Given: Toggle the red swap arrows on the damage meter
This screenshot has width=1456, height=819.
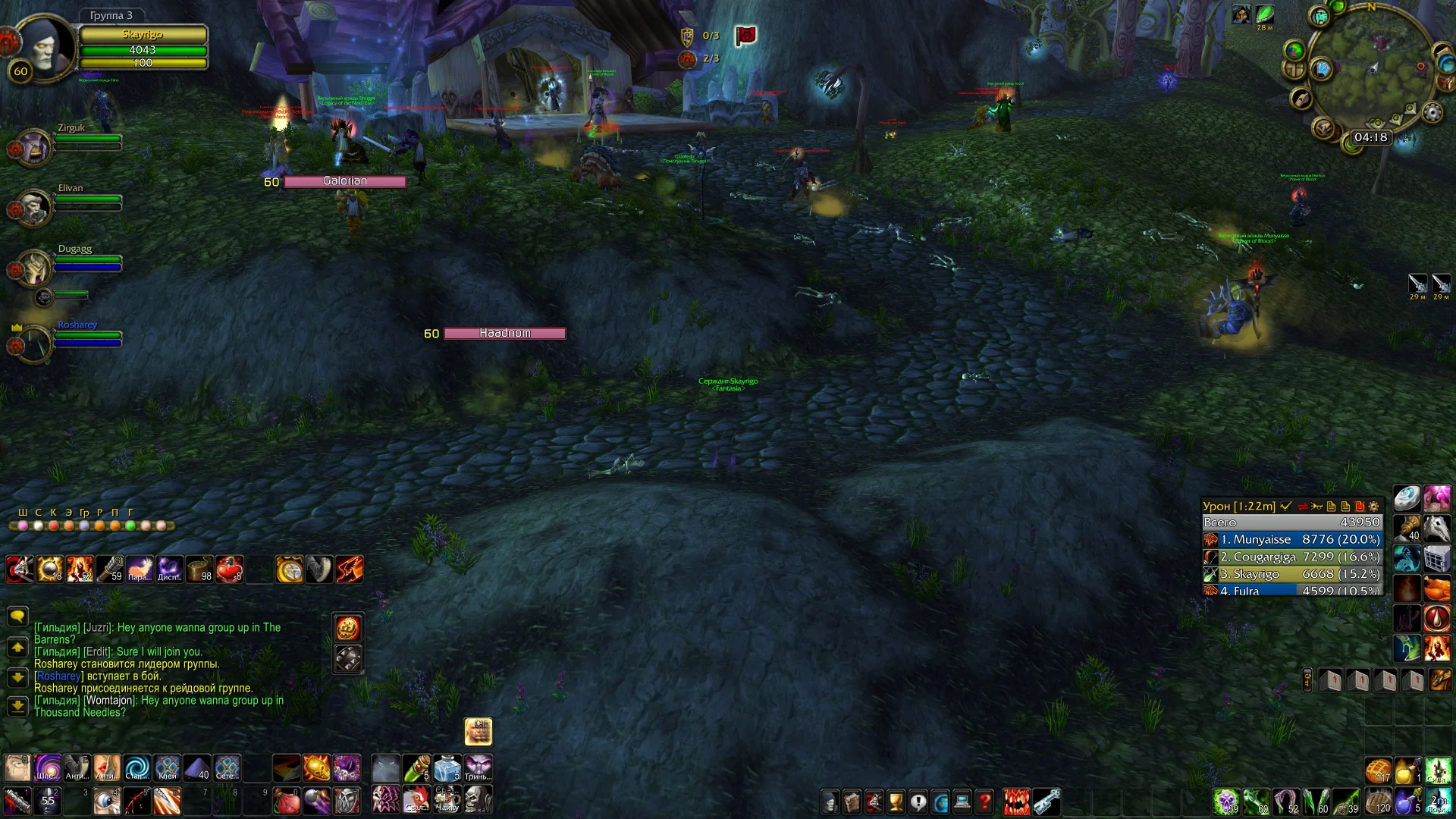Looking at the screenshot, I should (x=1302, y=507).
